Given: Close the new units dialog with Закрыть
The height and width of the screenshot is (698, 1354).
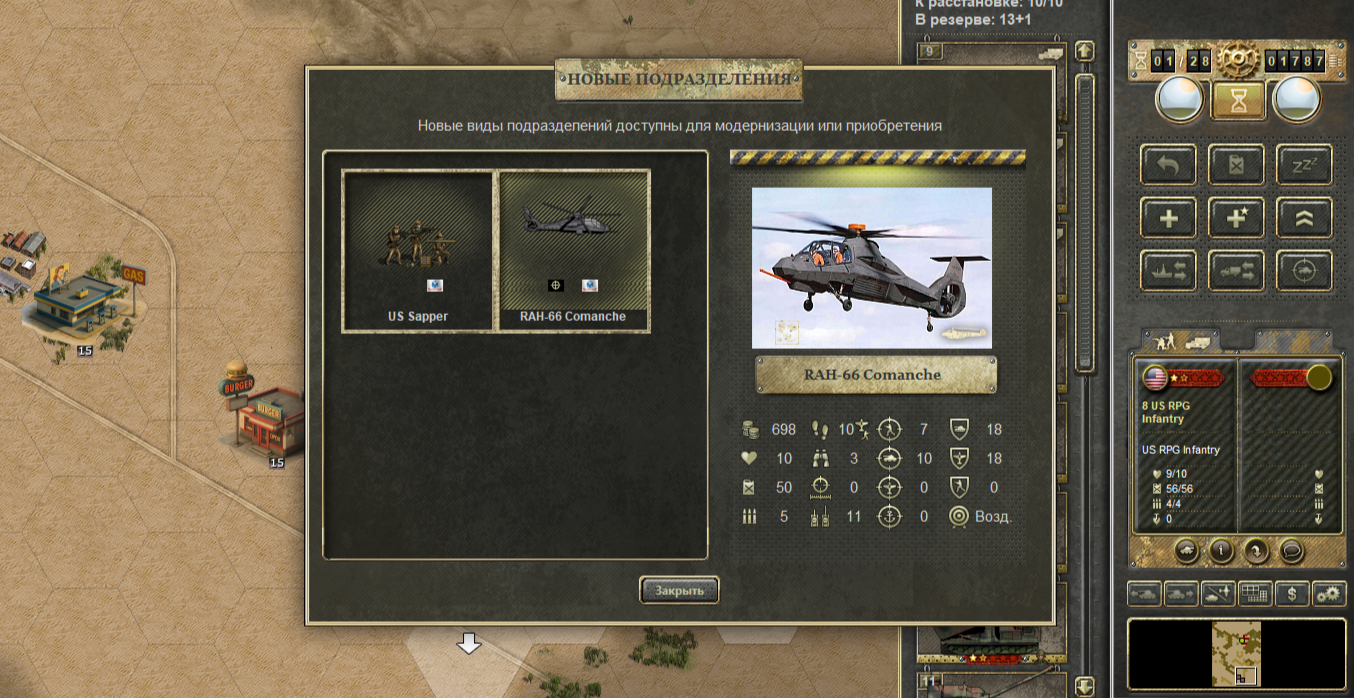Looking at the screenshot, I should (679, 590).
